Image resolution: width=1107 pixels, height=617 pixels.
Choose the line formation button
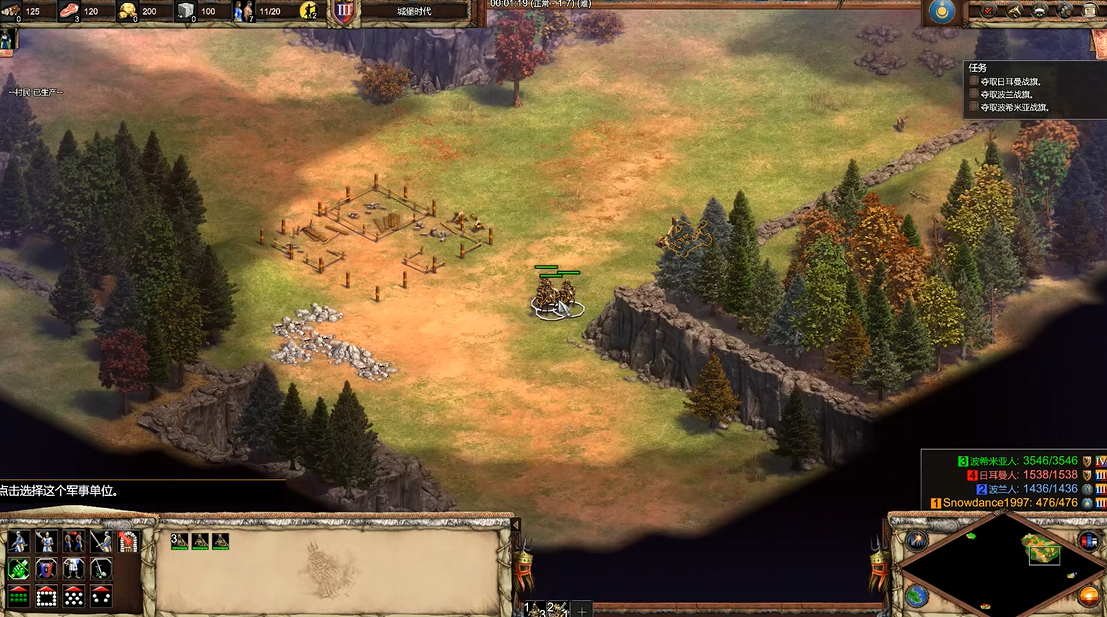click(18, 596)
